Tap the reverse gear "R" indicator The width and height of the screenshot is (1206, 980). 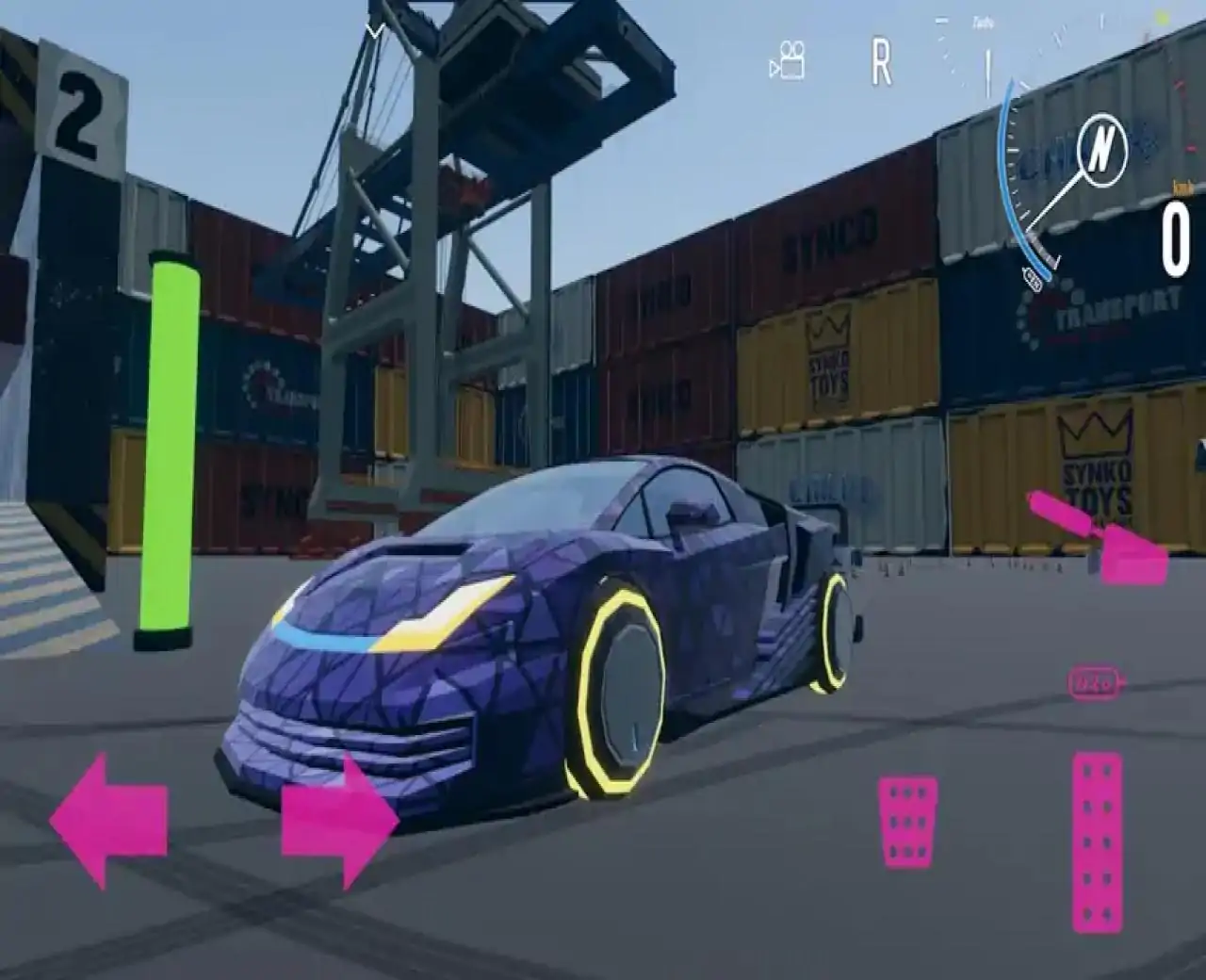point(880,59)
